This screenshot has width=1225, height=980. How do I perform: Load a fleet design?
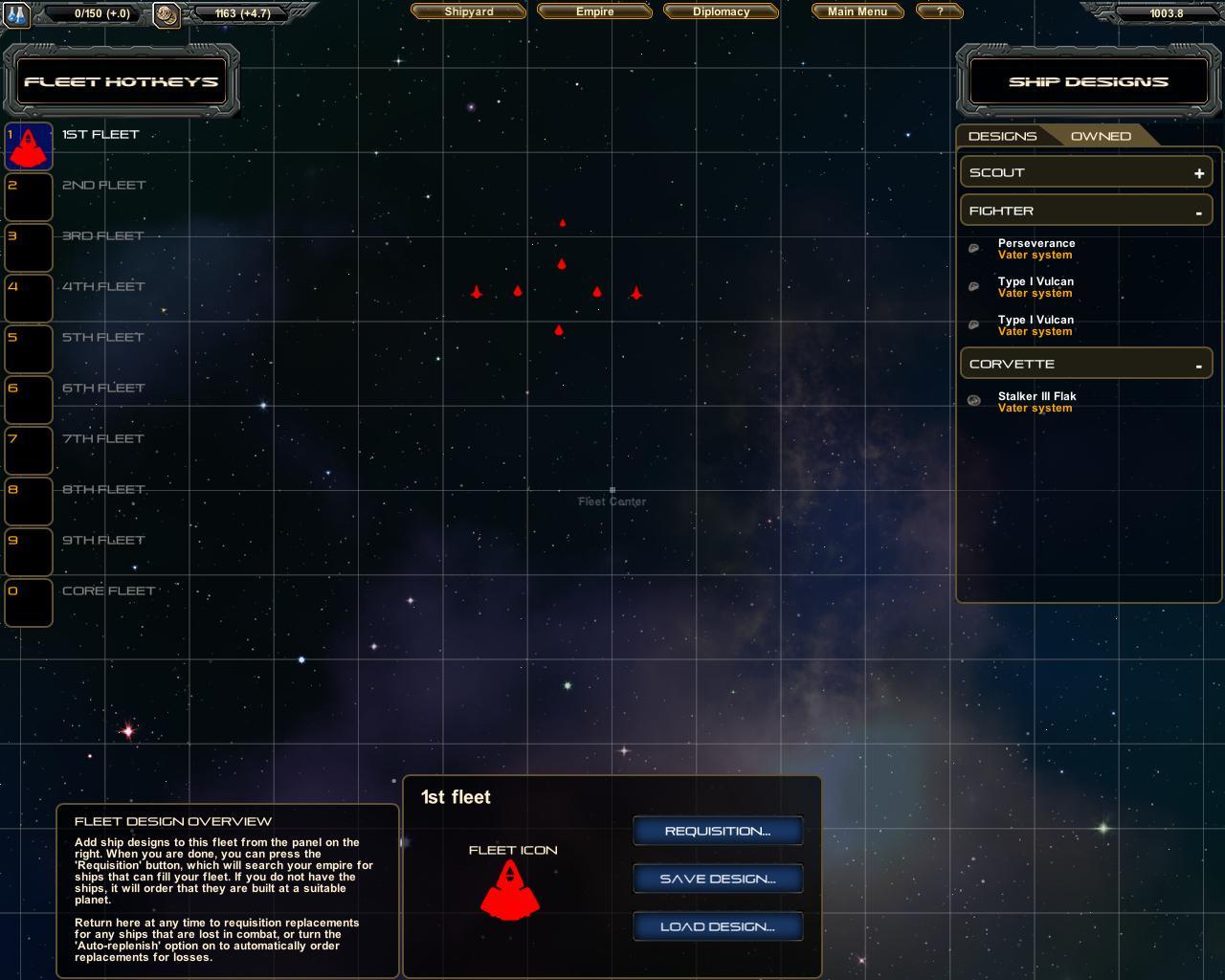tap(718, 926)
